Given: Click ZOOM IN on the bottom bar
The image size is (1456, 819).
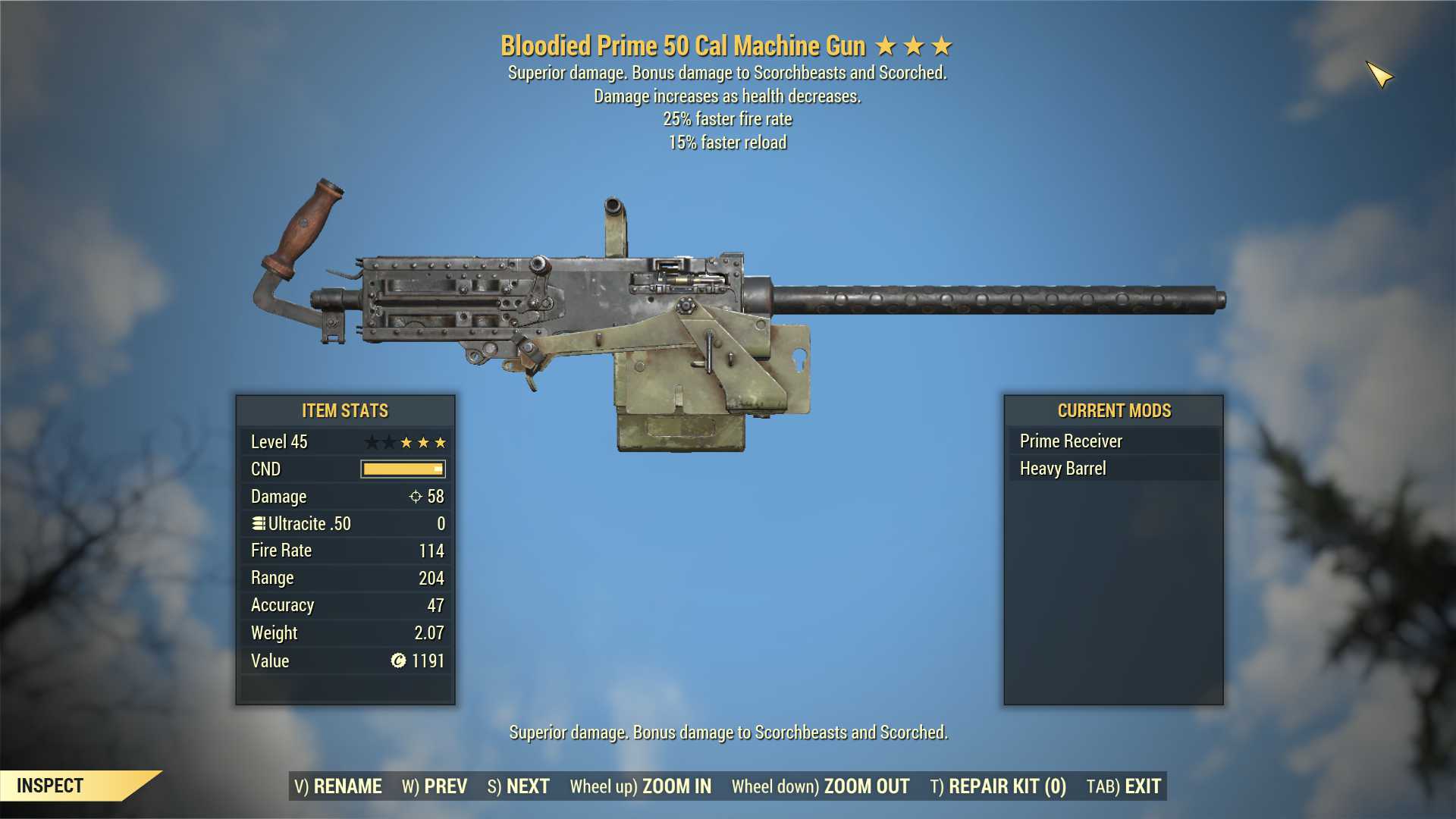Looking at the screenshot, I should click(x=641, y=786).
